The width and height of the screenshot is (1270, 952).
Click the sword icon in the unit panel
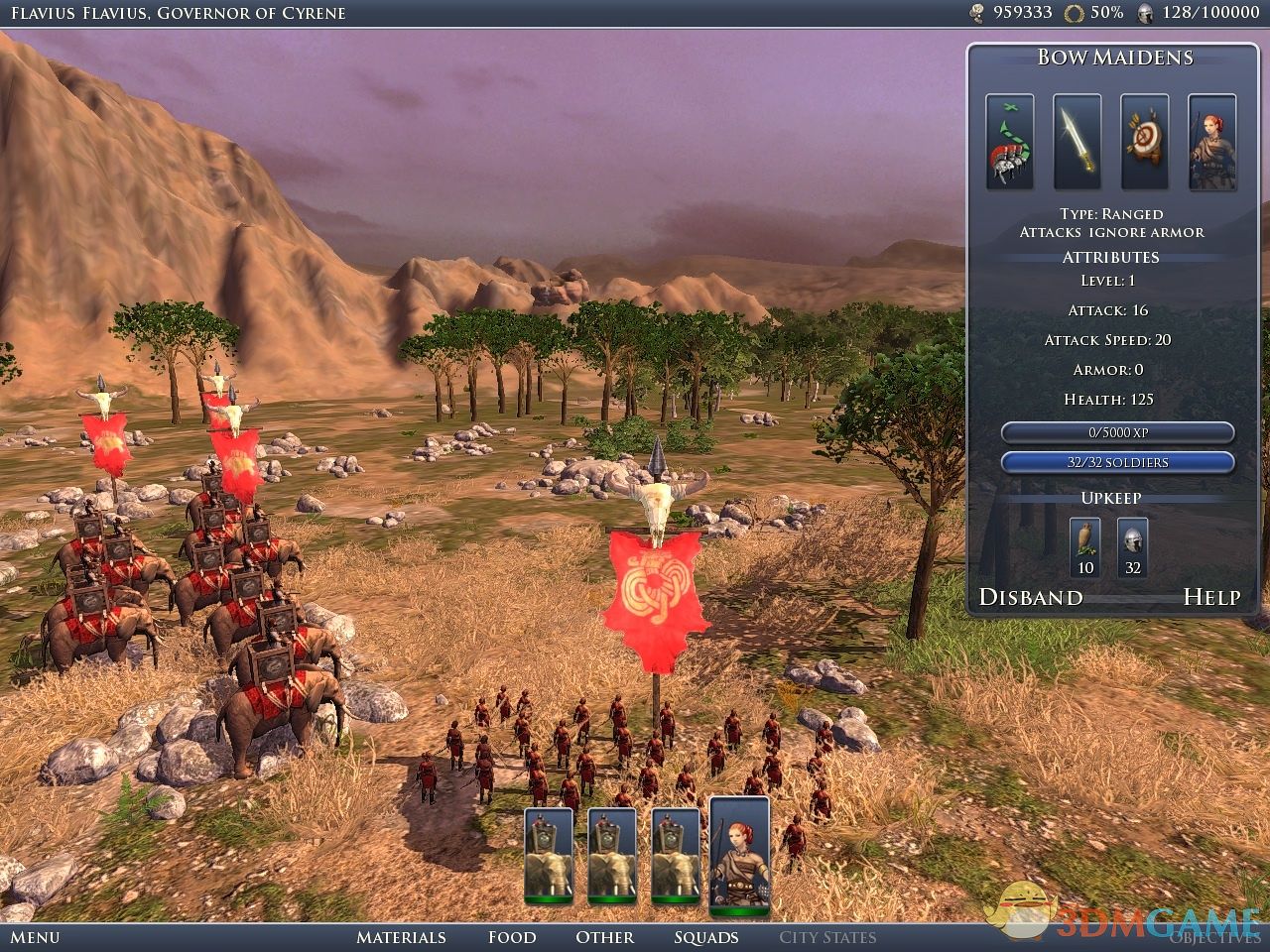pyautogui.click(x=1078, y=142)
